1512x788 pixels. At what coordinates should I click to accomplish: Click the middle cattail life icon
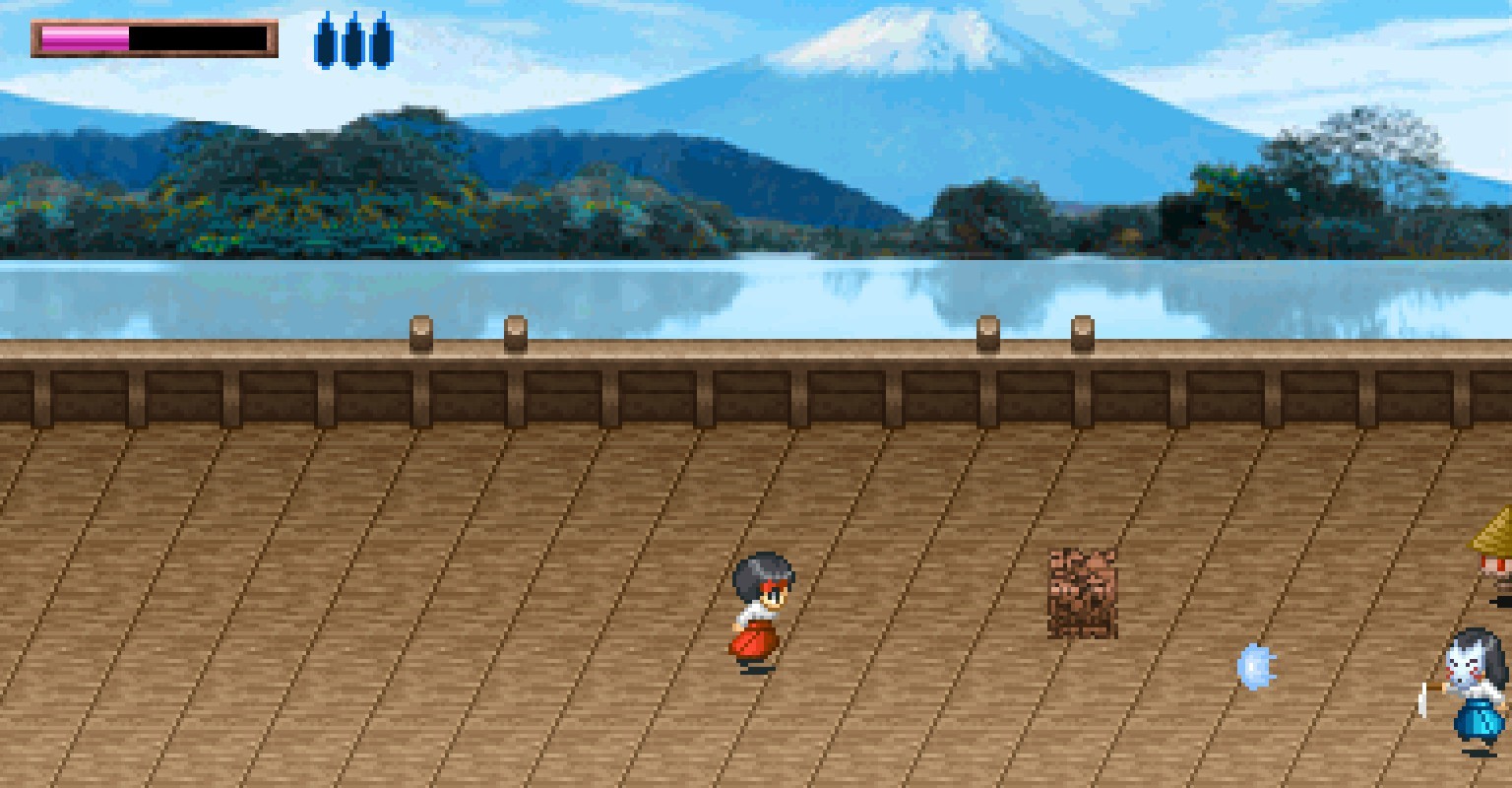[x=351, y=41]
